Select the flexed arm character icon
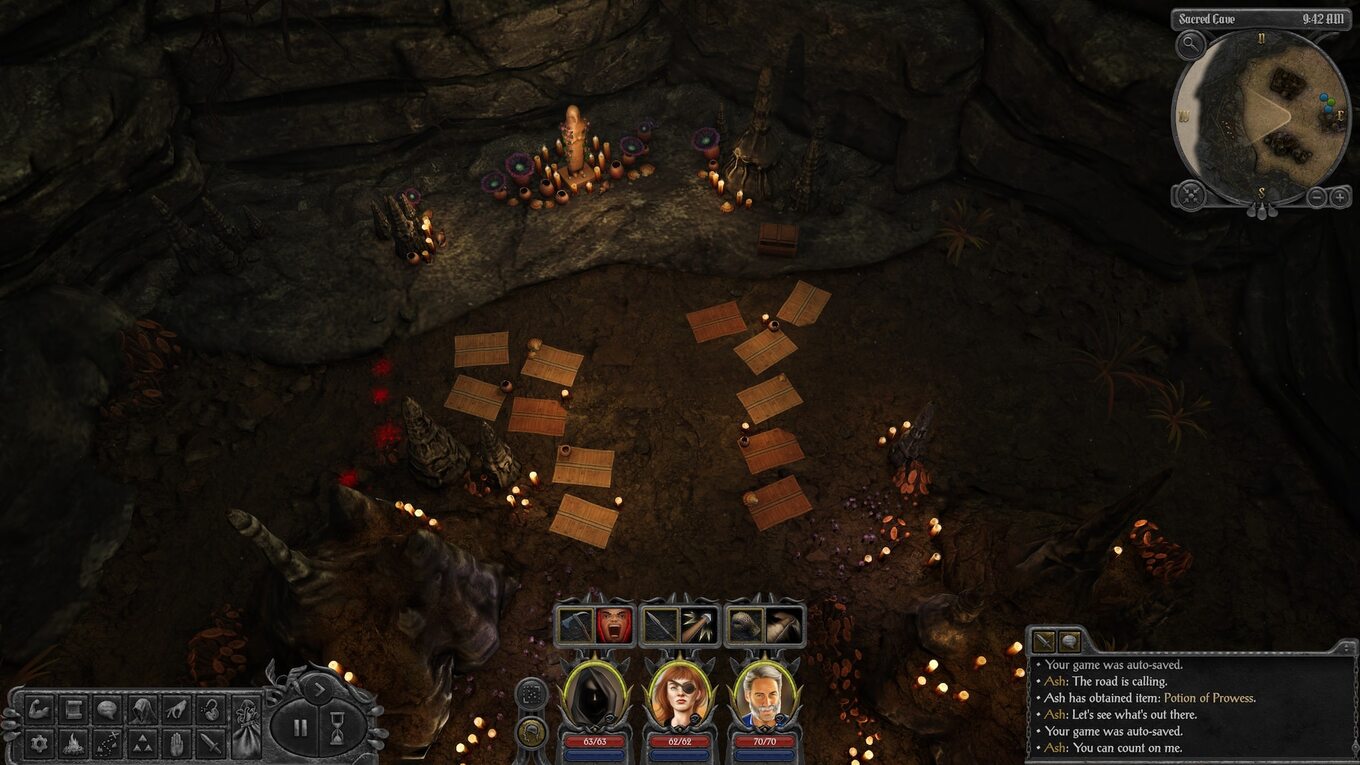 tap(40, 710)
